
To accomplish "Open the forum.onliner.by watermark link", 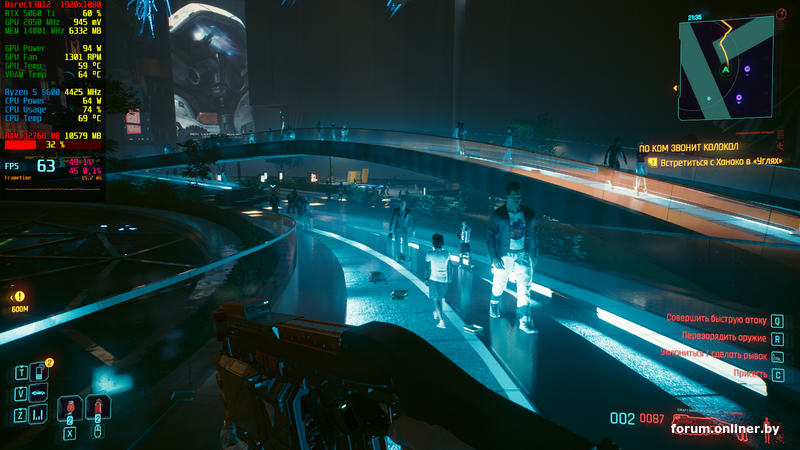I will 725,429.
